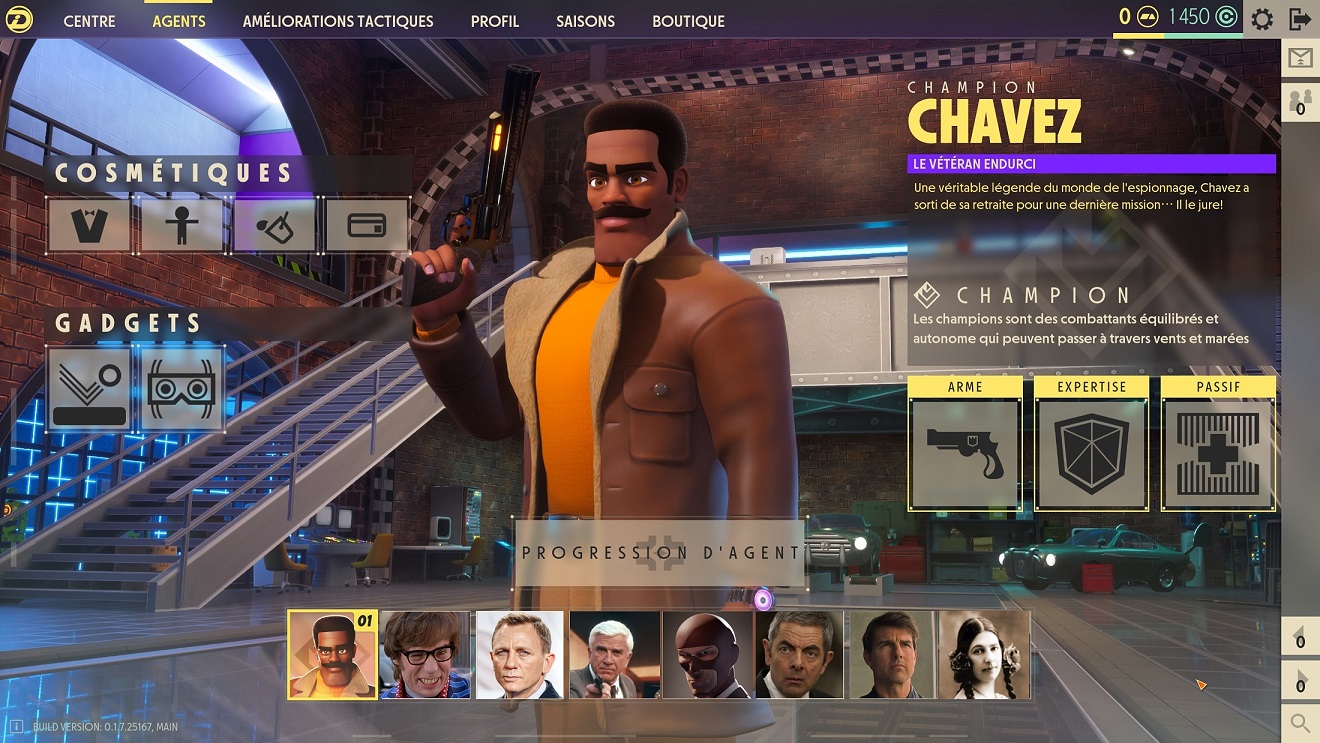Select the goggles gadget slot
This screenshot has width=1320, height=743.
point(181,389)
